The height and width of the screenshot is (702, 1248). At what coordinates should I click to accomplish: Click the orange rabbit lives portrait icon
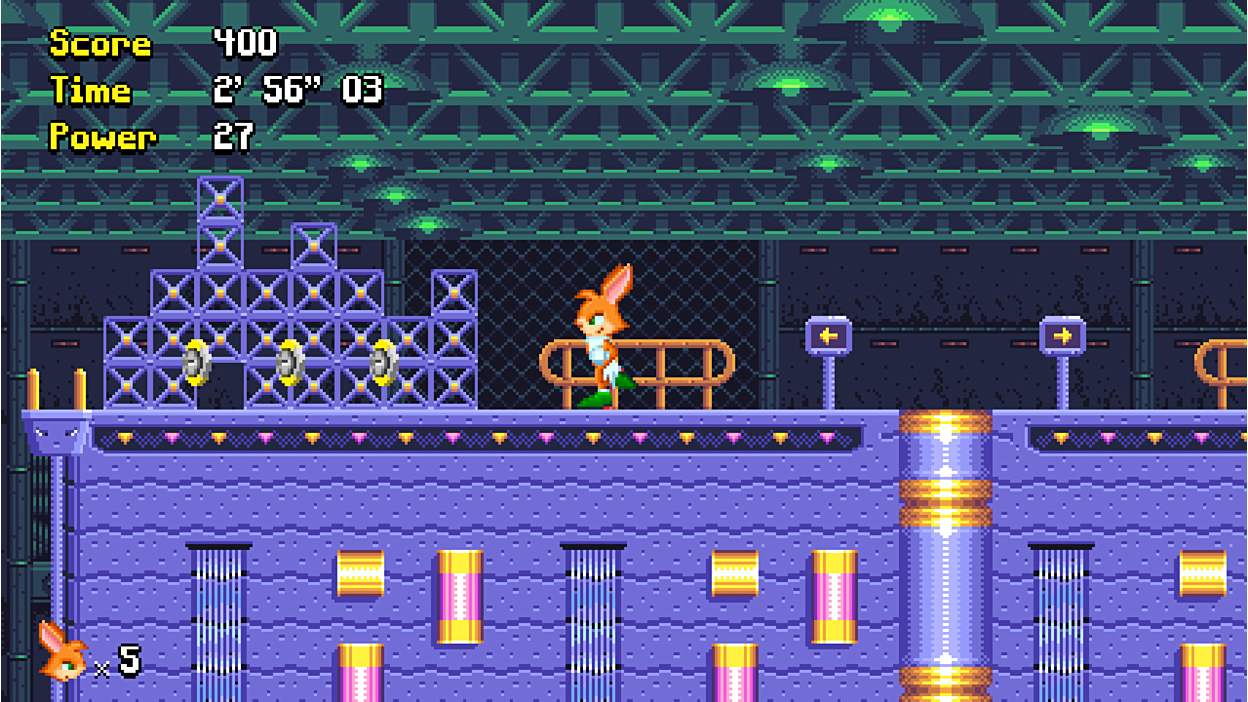pos(62,653)
